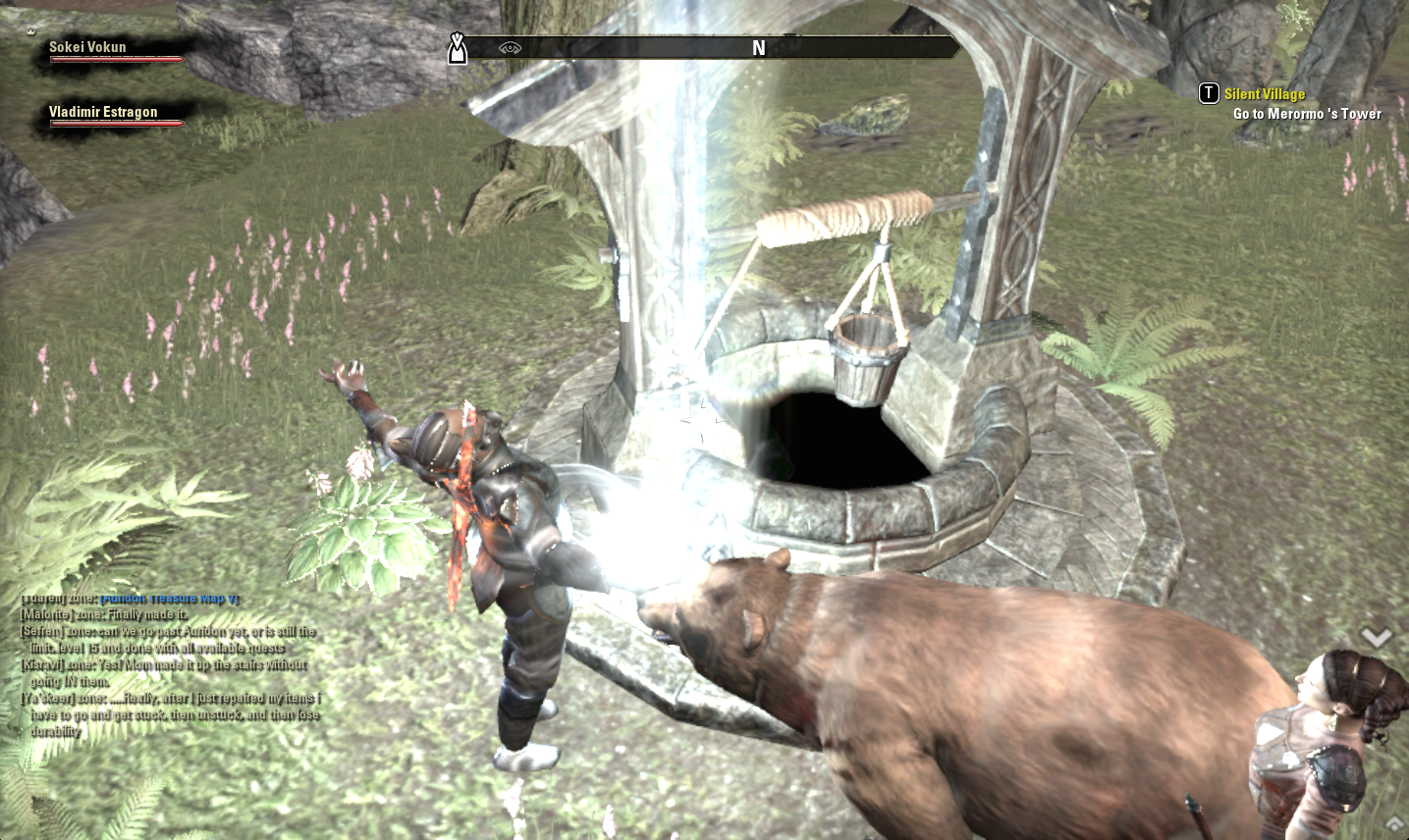This screenshot has width=1409, height=840.
Task: Click Ya'skeer's name in zone chat
Action: [46, 698]
